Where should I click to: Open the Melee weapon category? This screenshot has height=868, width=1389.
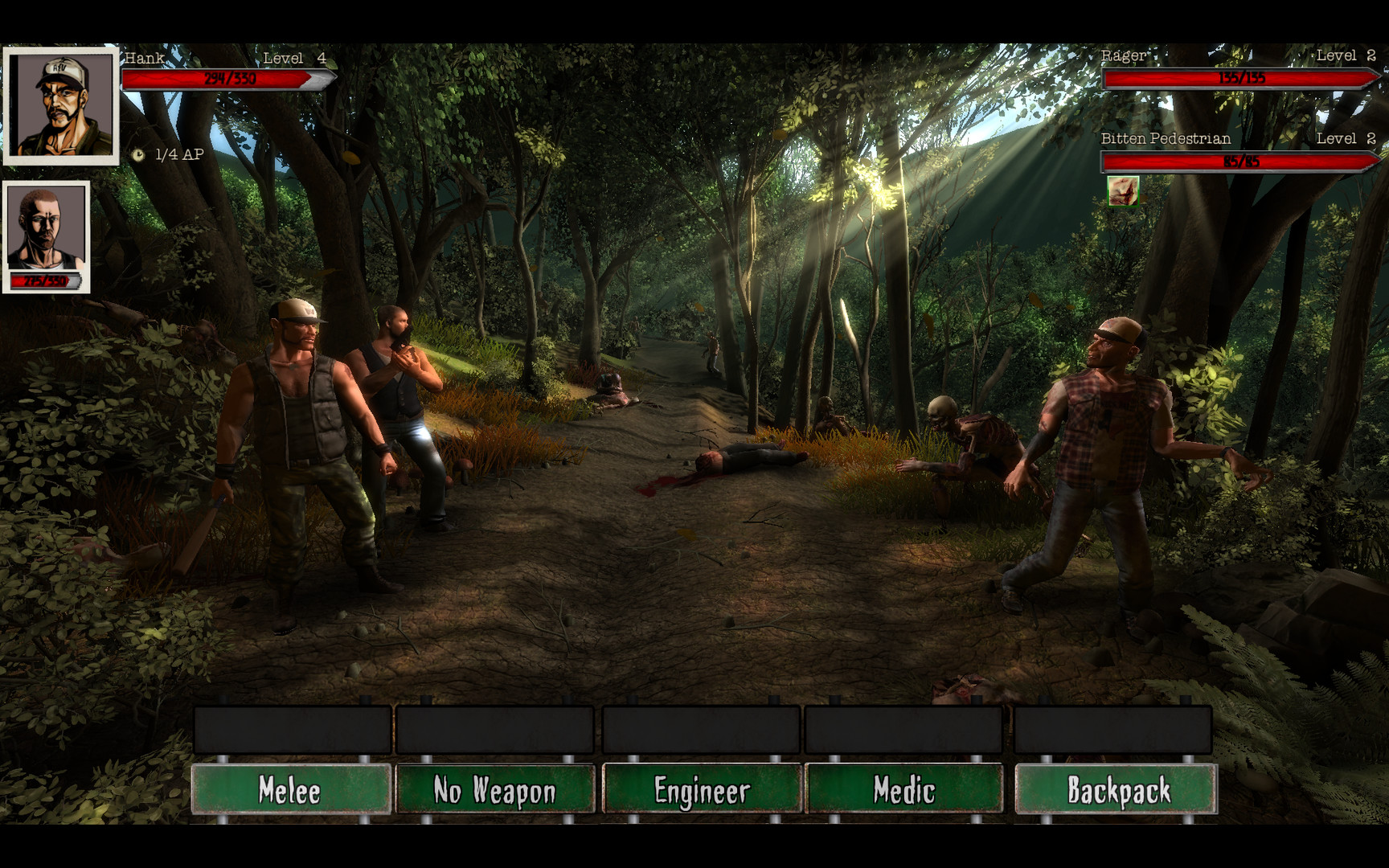point(290,791)
